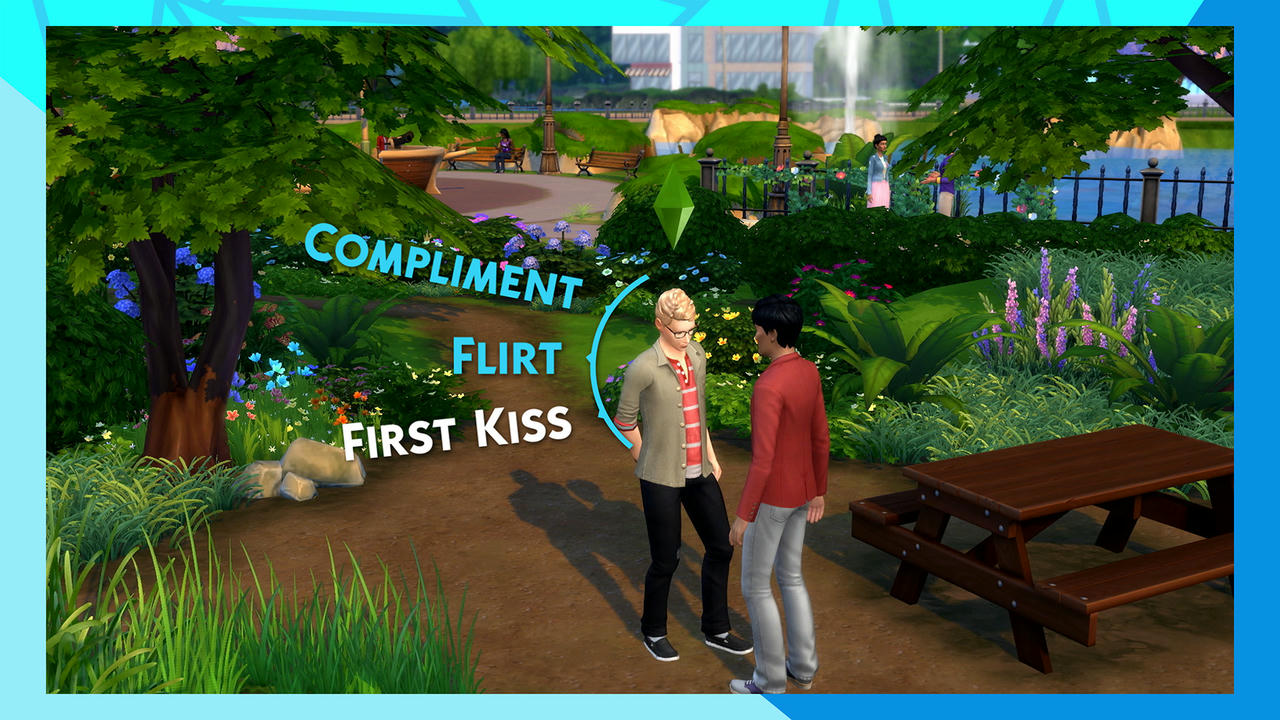
Task: Choose the Compliment interaction
Action: [x=443, y=264]
